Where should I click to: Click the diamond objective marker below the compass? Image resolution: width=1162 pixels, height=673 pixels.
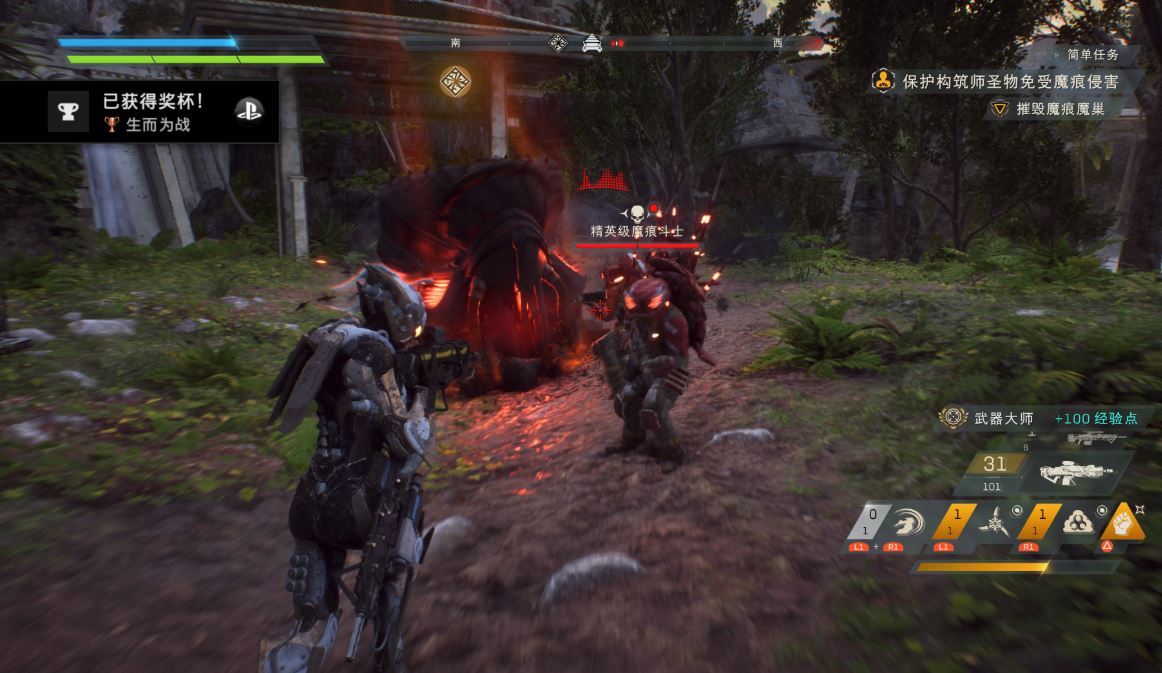(x=456, y=80)
